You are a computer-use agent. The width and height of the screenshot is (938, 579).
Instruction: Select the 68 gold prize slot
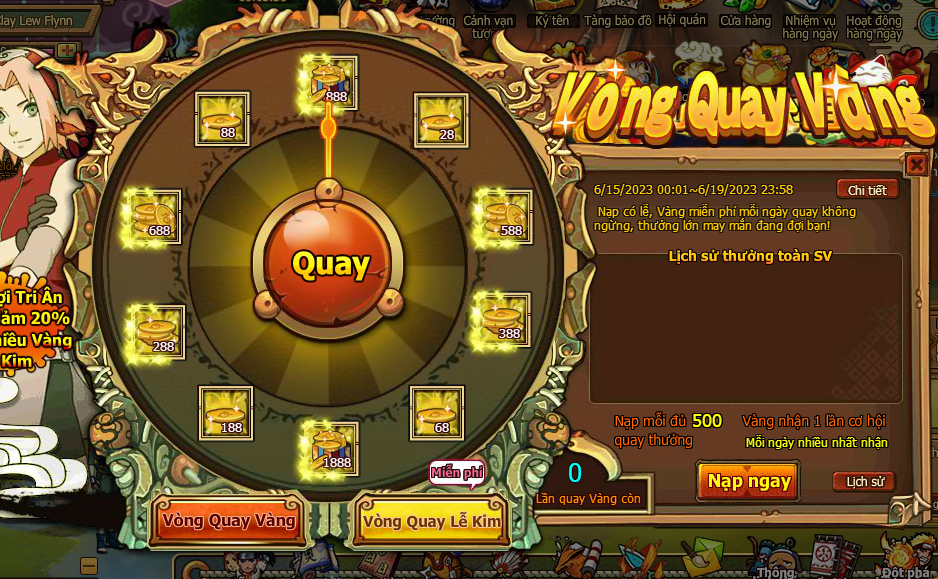click(437, 413)
